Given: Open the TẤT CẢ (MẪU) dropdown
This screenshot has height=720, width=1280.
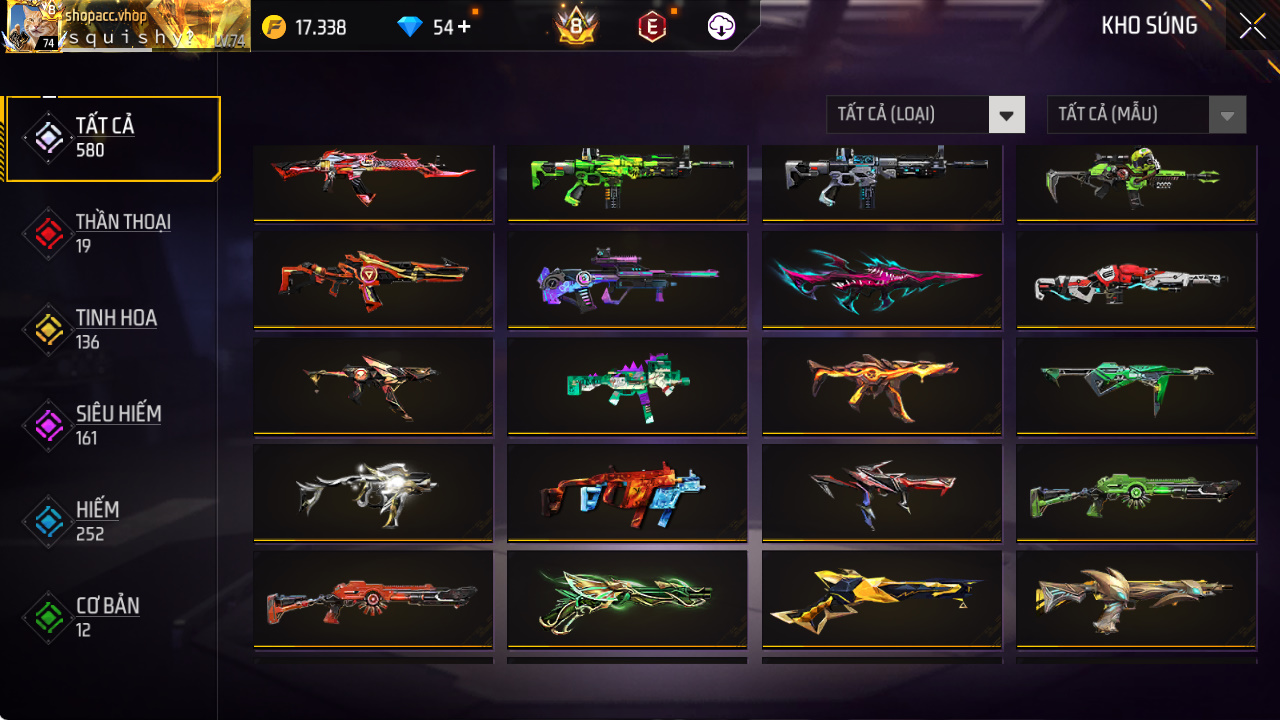Looking at the screenshot, I should click(1146, 114).
